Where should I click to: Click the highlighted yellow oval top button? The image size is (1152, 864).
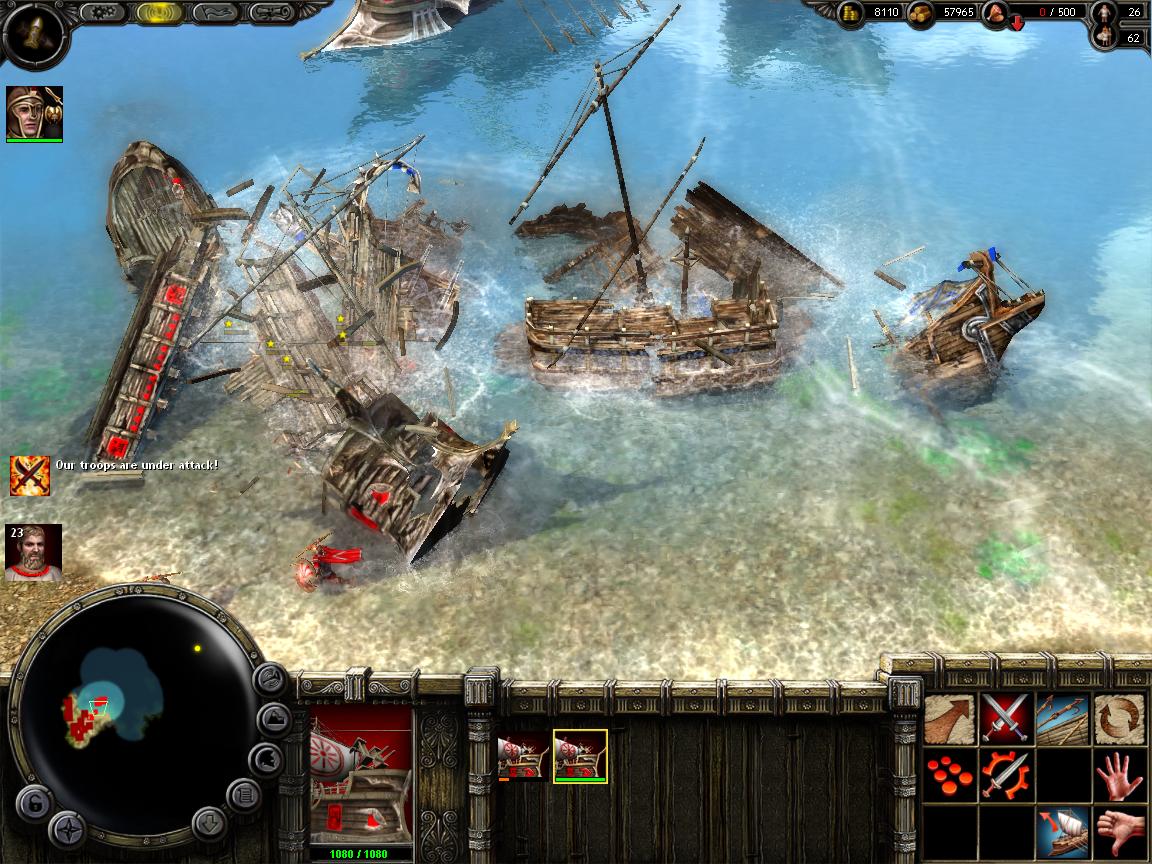[158, 13]
